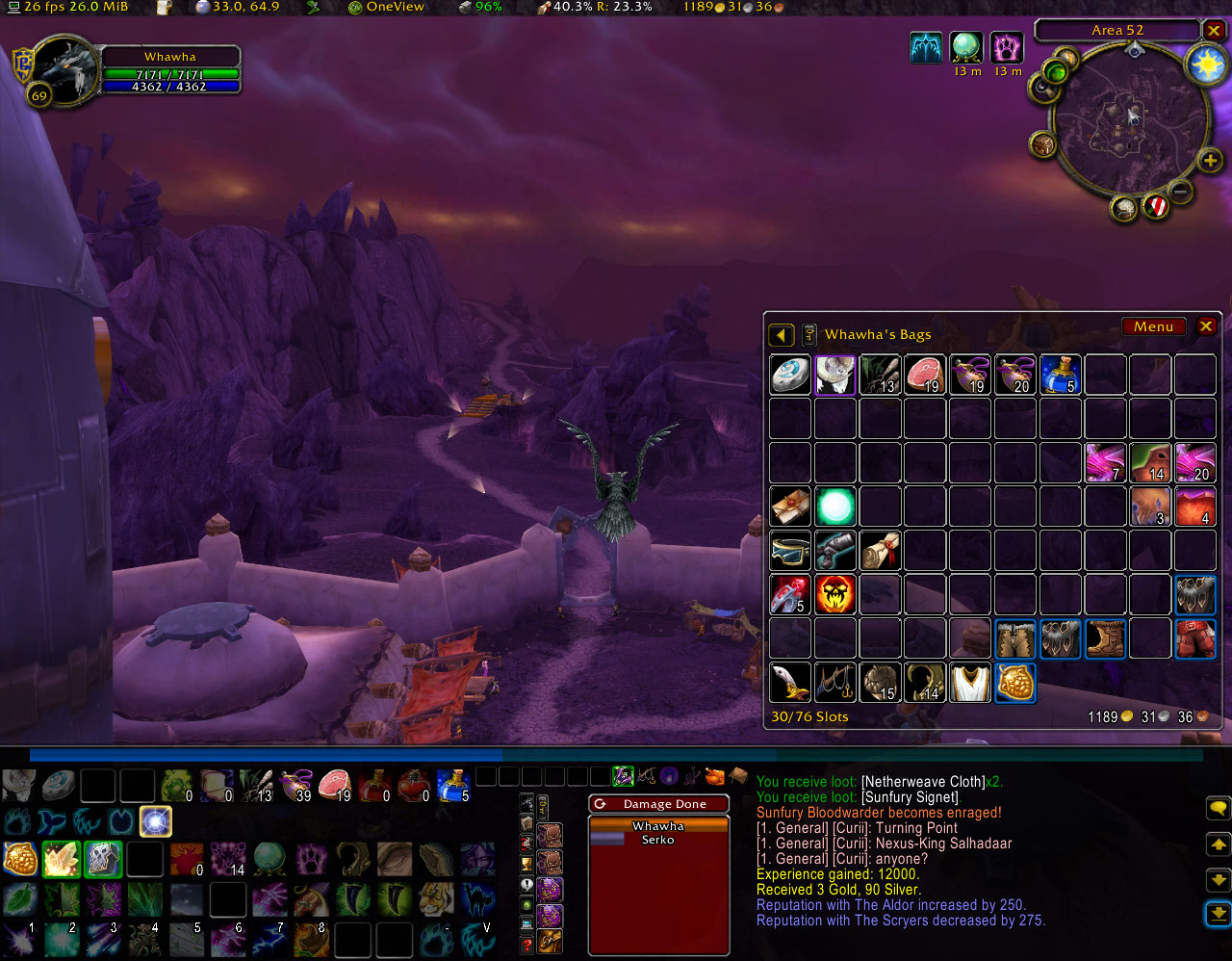Pick the goggles item in the bag
Image resolution: width=1232 pixels, height=961 pixels.
[x=790, y=551]
